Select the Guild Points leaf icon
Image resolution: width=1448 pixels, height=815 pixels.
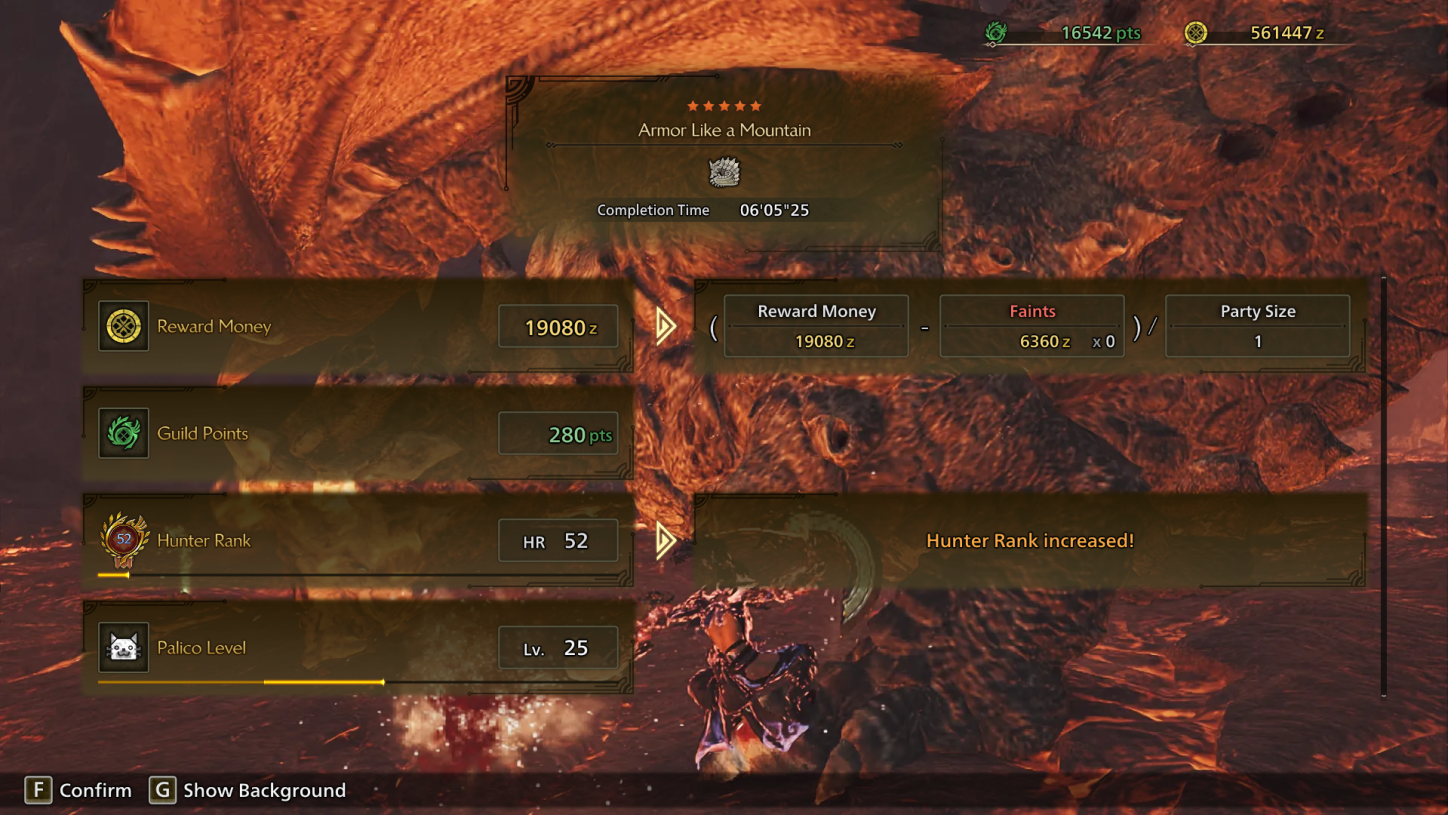coord(122,433)
